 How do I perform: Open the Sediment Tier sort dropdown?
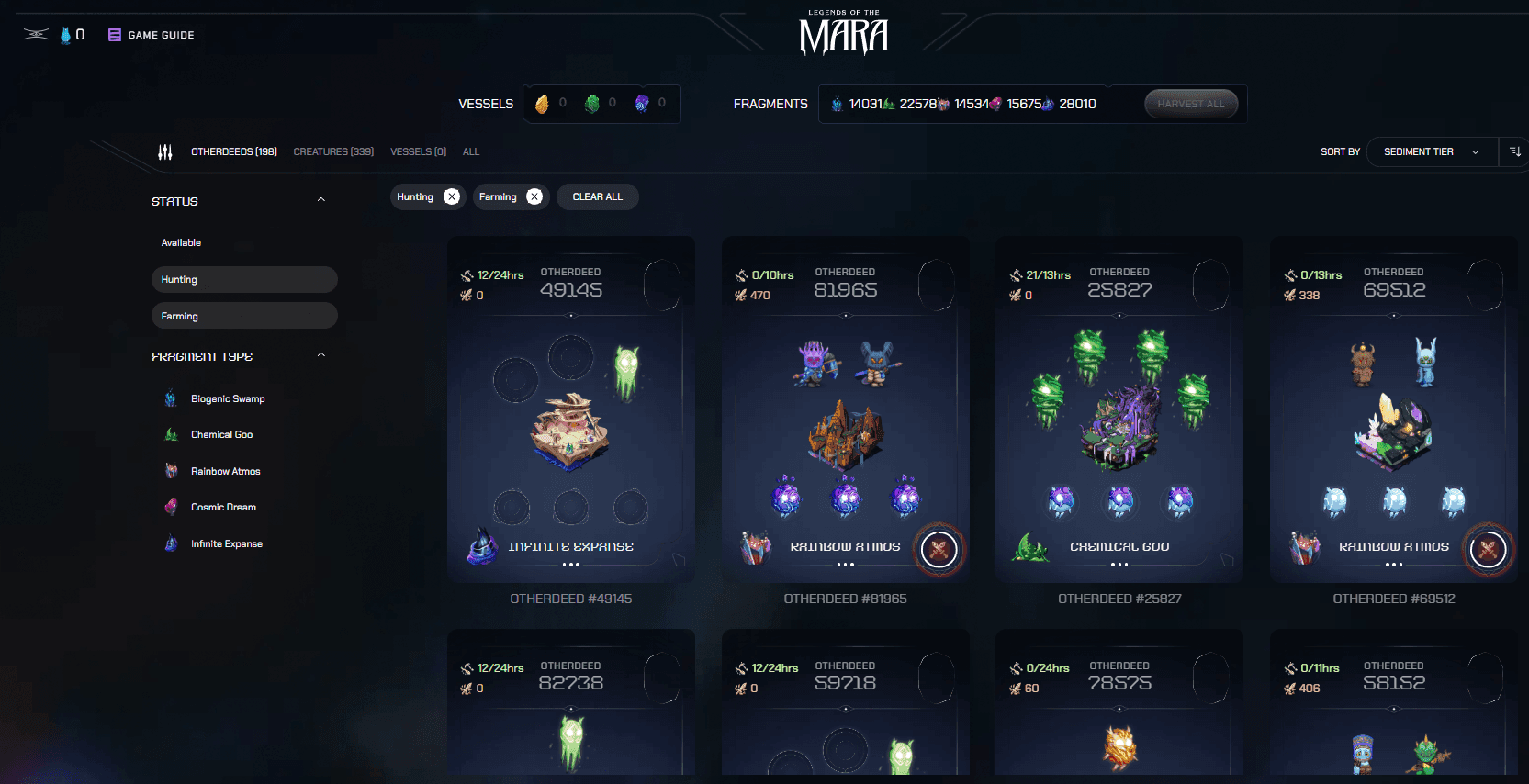pos(1431,151)
